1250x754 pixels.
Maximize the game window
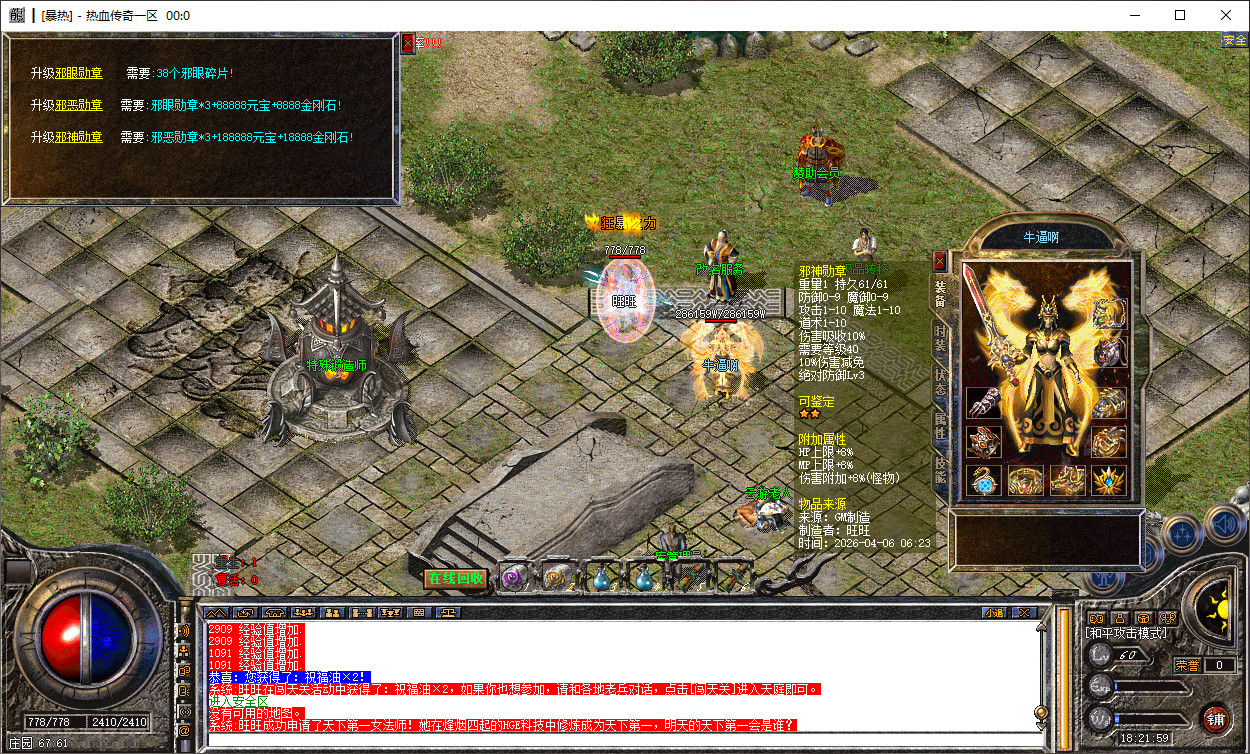1180,15
